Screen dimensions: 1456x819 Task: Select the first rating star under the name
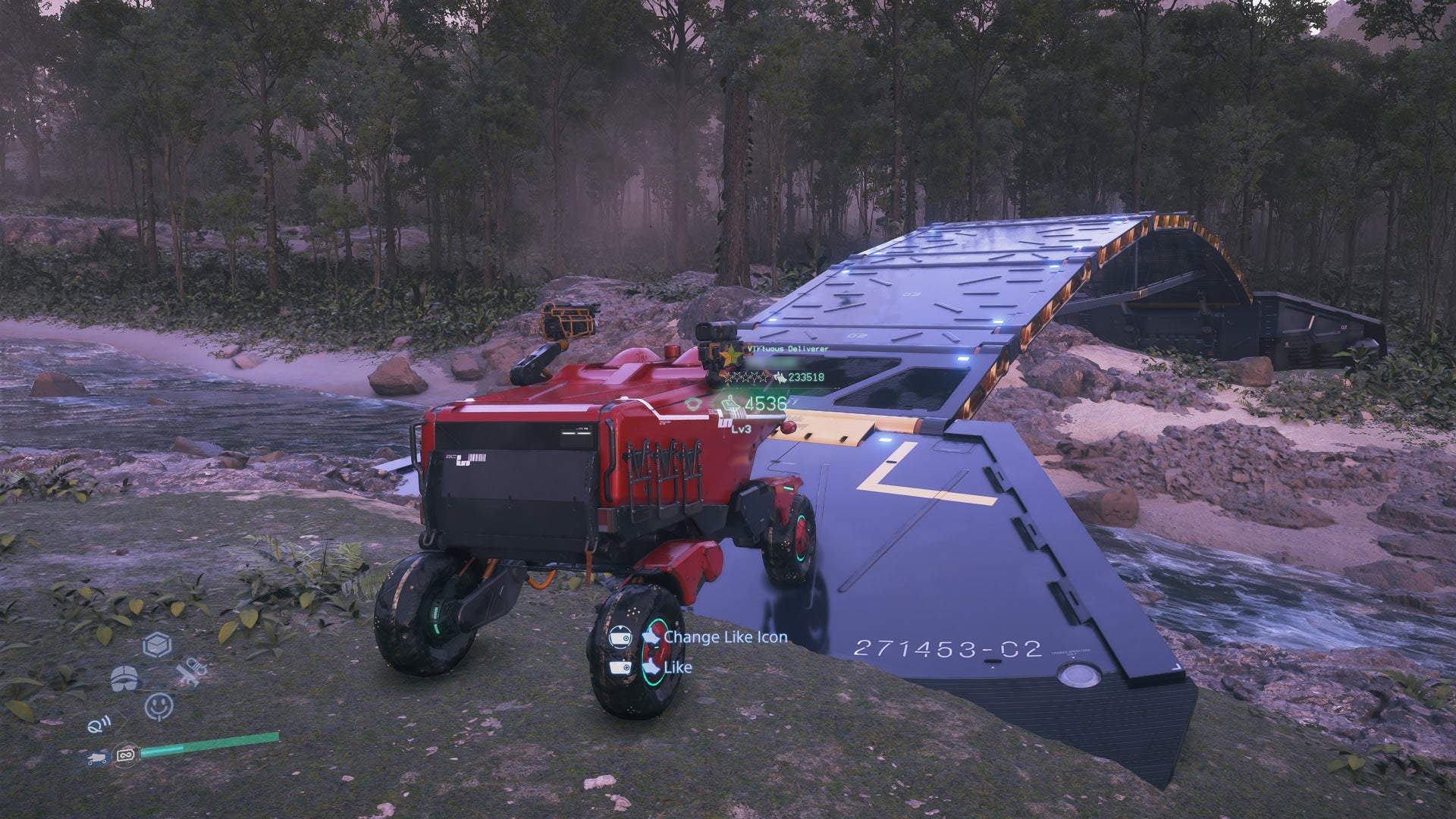click(728, 378)
